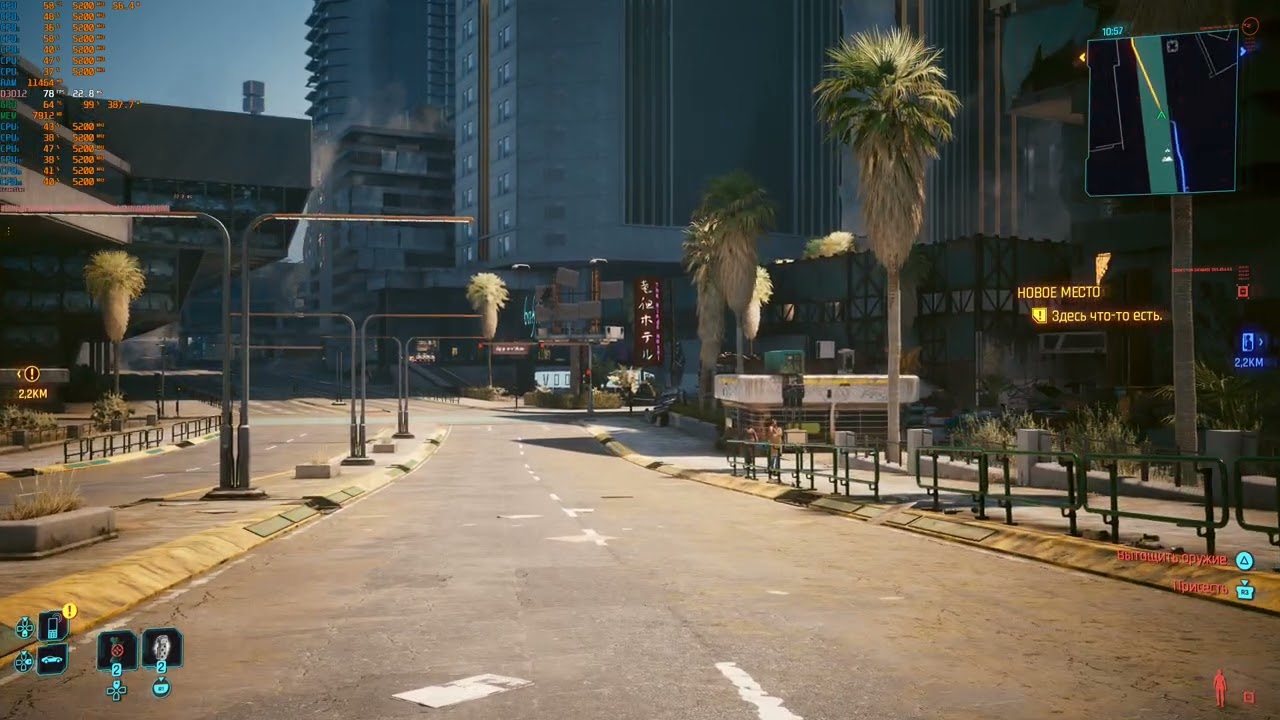Select the call vehicle car icon

pyautogui.click(x=52, y=660)
